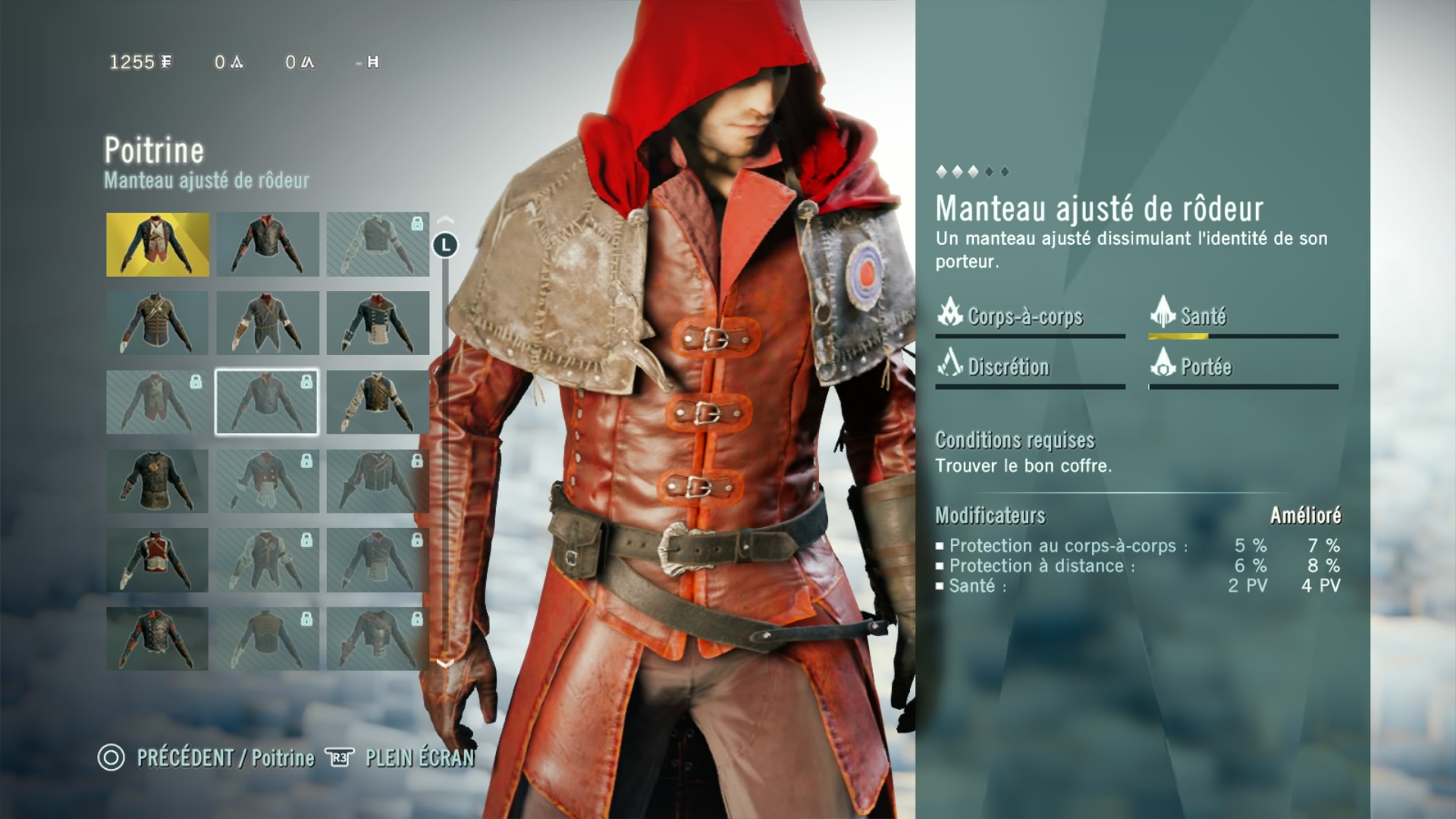
Task: Choose the unlocked cream-sleeved coat with dark vest
Action: pos(377,402)
